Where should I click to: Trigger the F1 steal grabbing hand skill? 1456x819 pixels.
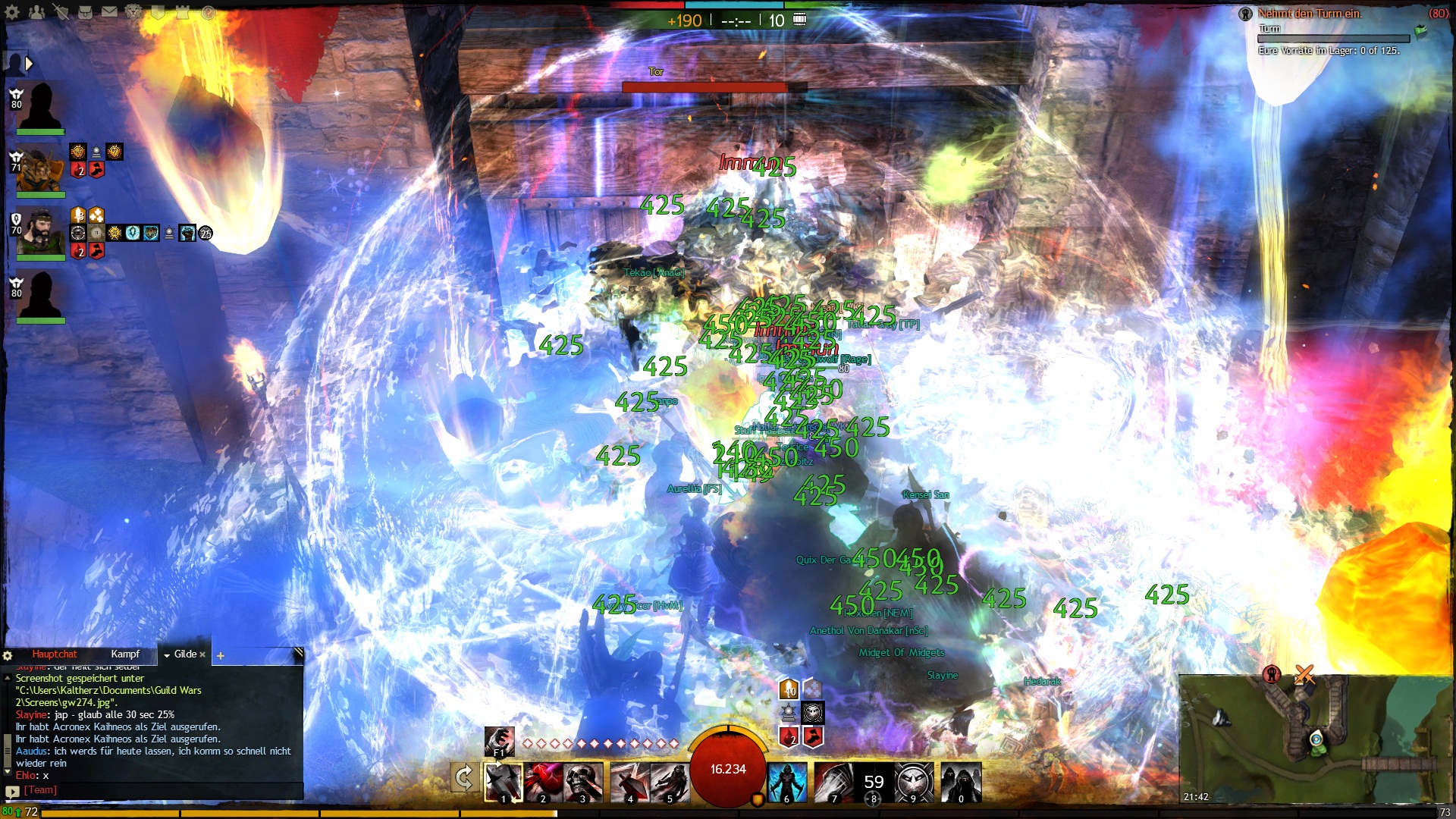(500, 742)
